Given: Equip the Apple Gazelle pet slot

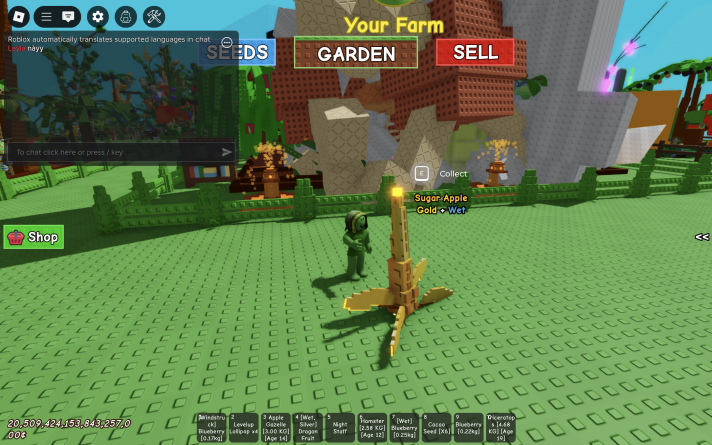Looking at the screenshot, I should [x=277, y=427].
